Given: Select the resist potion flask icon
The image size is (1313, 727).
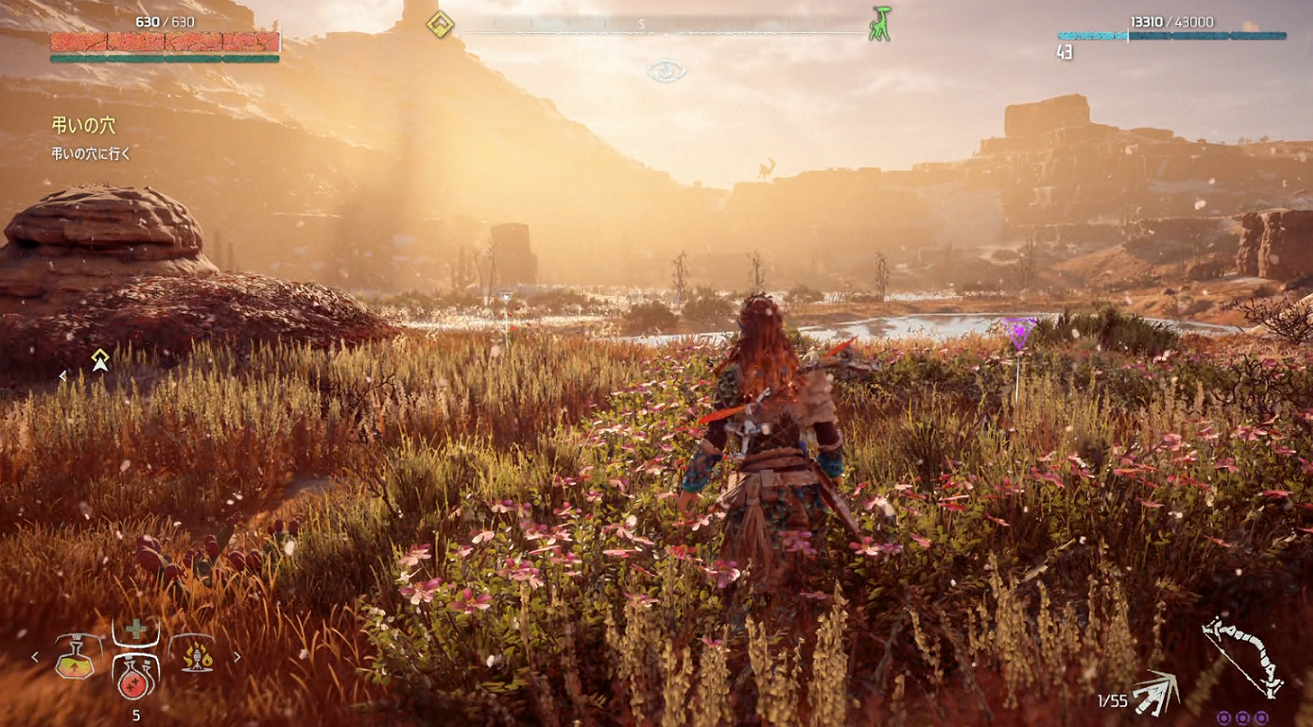Looking at the screenshot, I should click(75, 659).
